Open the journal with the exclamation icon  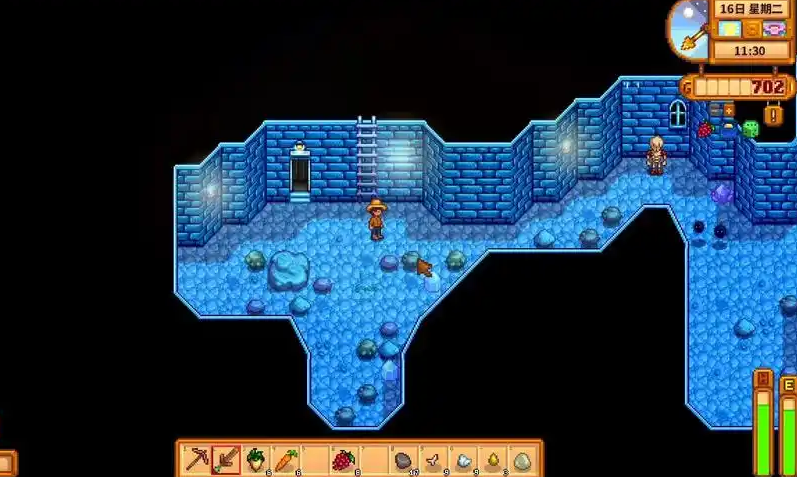772,114
